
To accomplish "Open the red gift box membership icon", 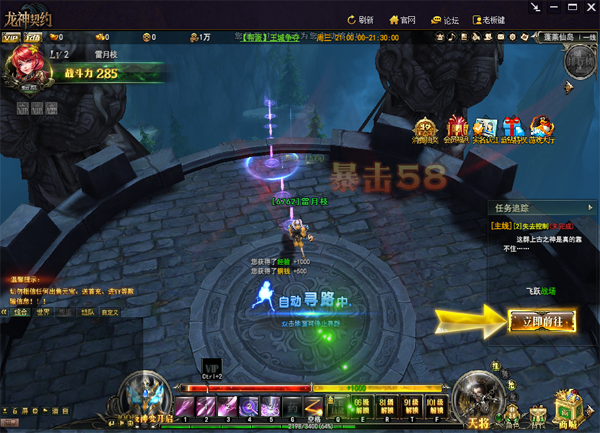I will click(x=457, y=130).
